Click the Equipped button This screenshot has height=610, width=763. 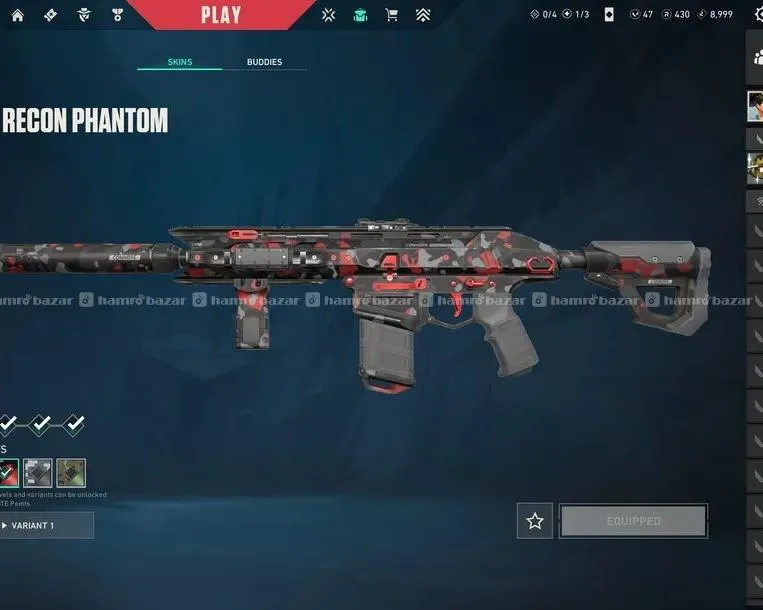pos(633,521)
